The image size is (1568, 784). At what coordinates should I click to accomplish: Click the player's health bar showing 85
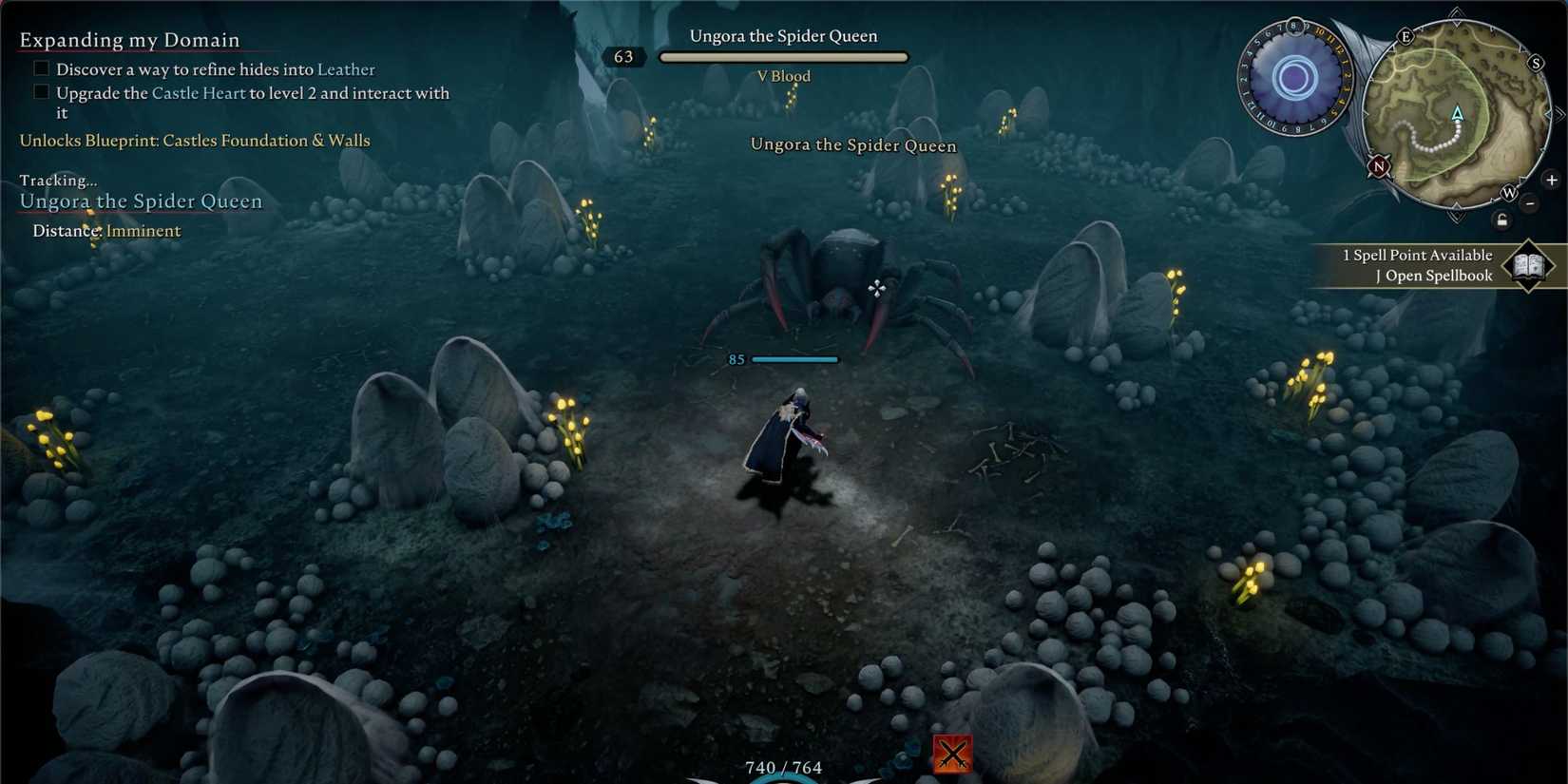(795, 359)
